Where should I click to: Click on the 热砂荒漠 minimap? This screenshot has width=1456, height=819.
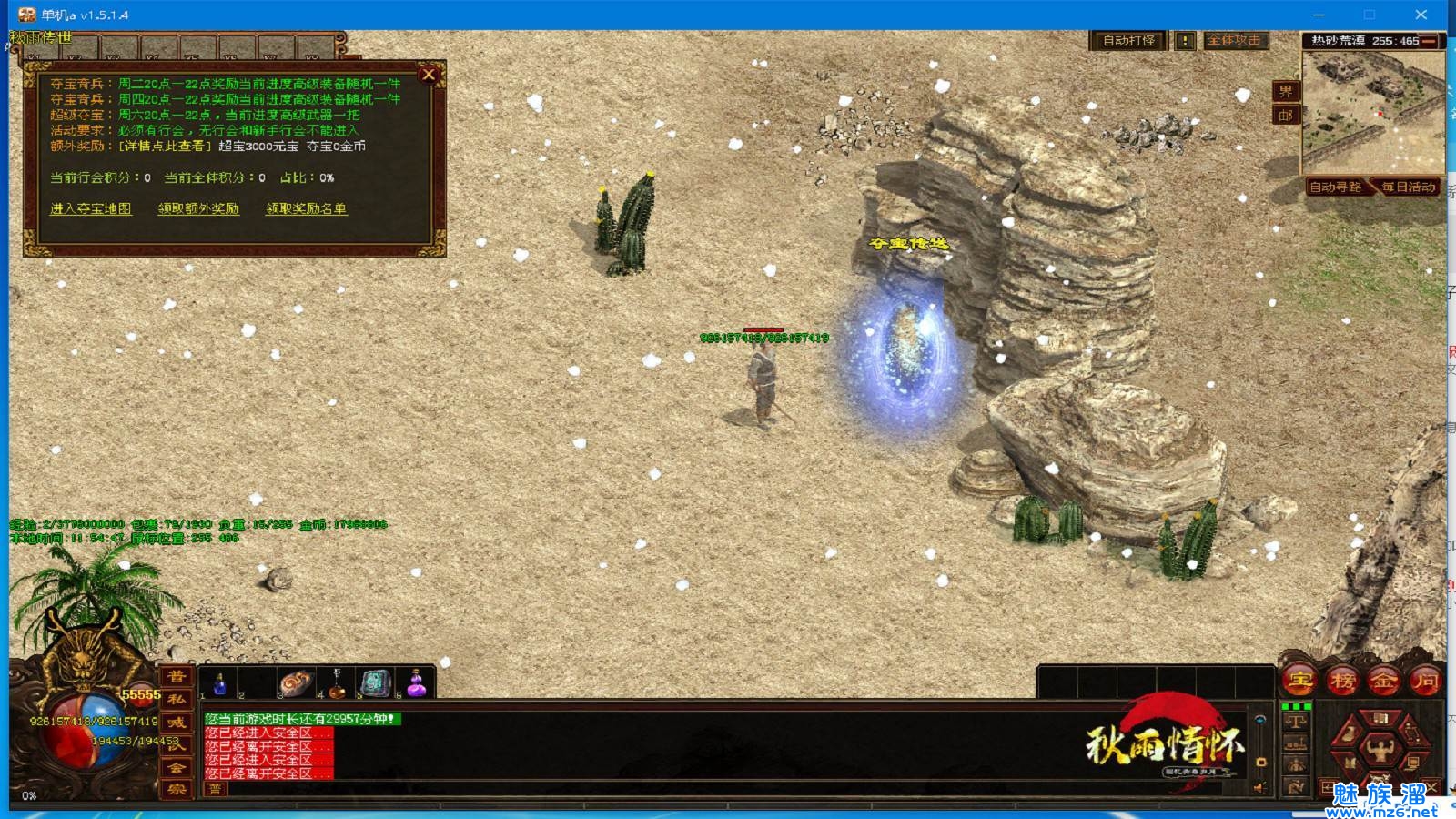(1372, 111)
